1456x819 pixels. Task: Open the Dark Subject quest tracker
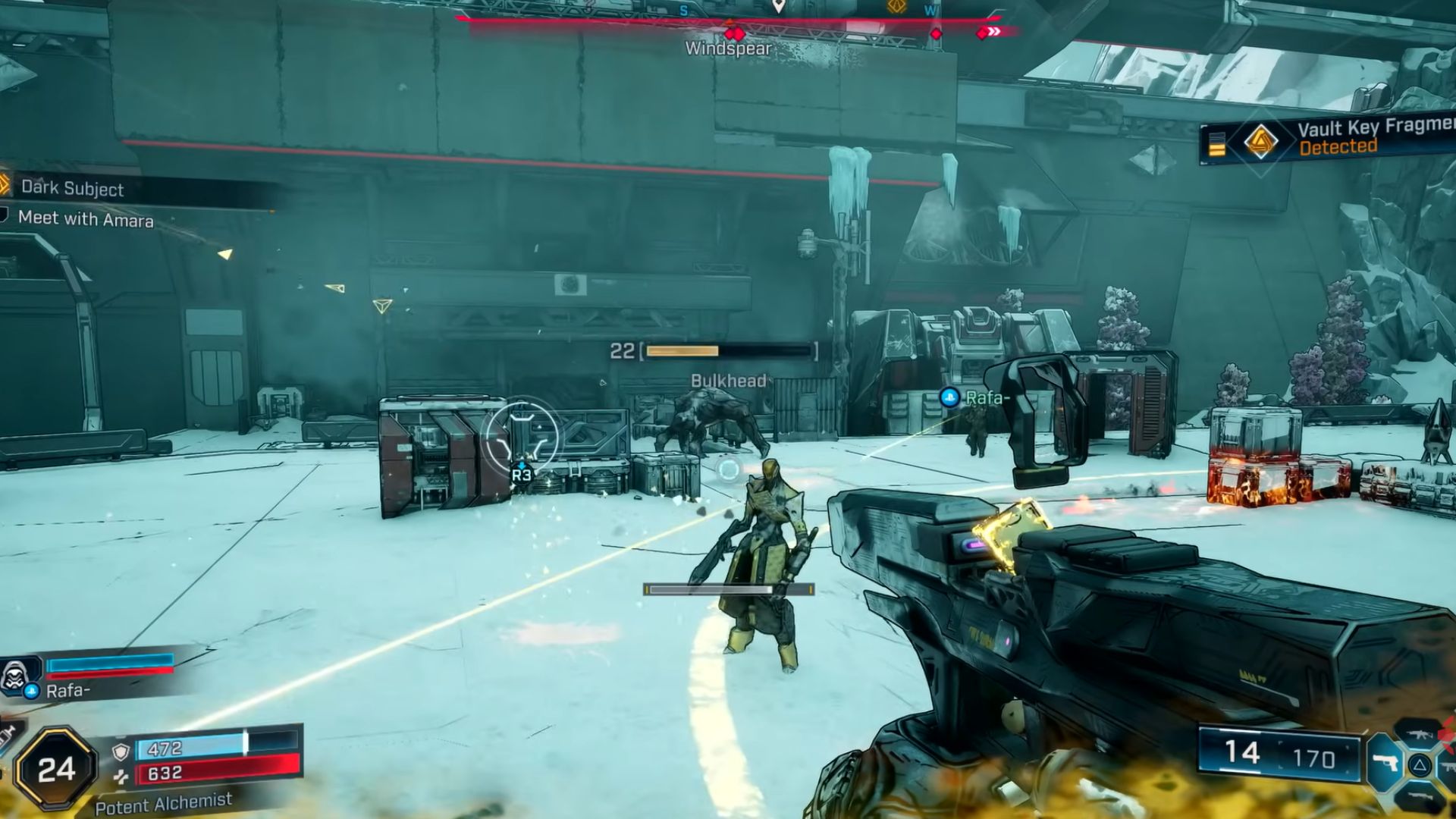pyautogui.click(x=72, y=188)
